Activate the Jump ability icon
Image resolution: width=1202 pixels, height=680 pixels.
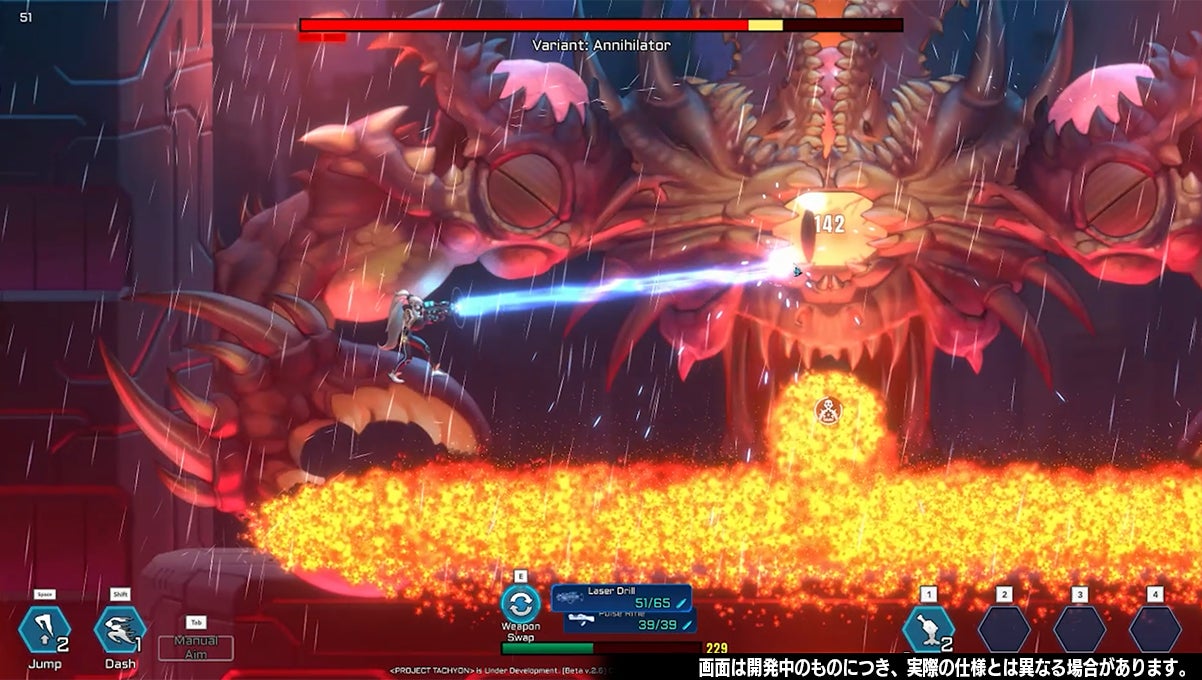(x=44, y=630)
